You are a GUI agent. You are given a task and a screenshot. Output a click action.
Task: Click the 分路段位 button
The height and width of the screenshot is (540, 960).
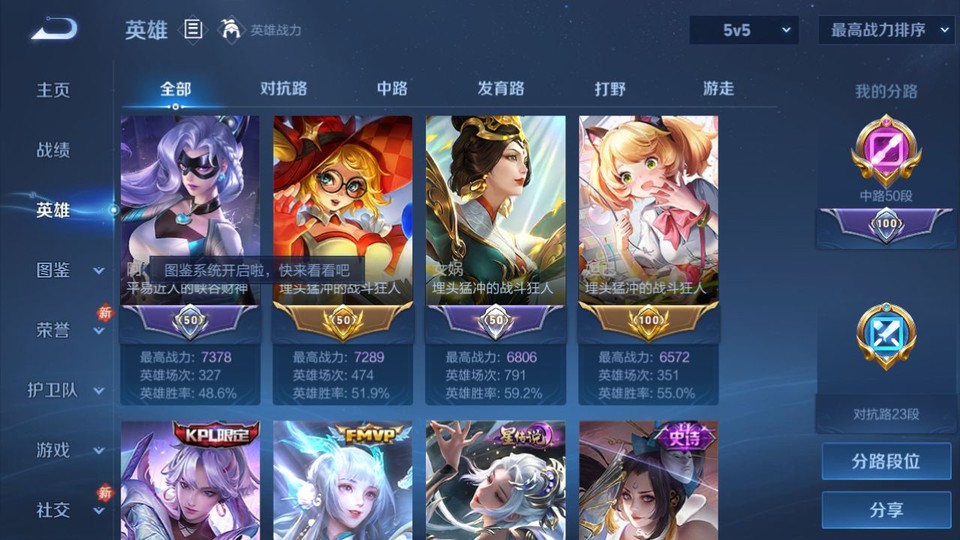pos(886,462)
